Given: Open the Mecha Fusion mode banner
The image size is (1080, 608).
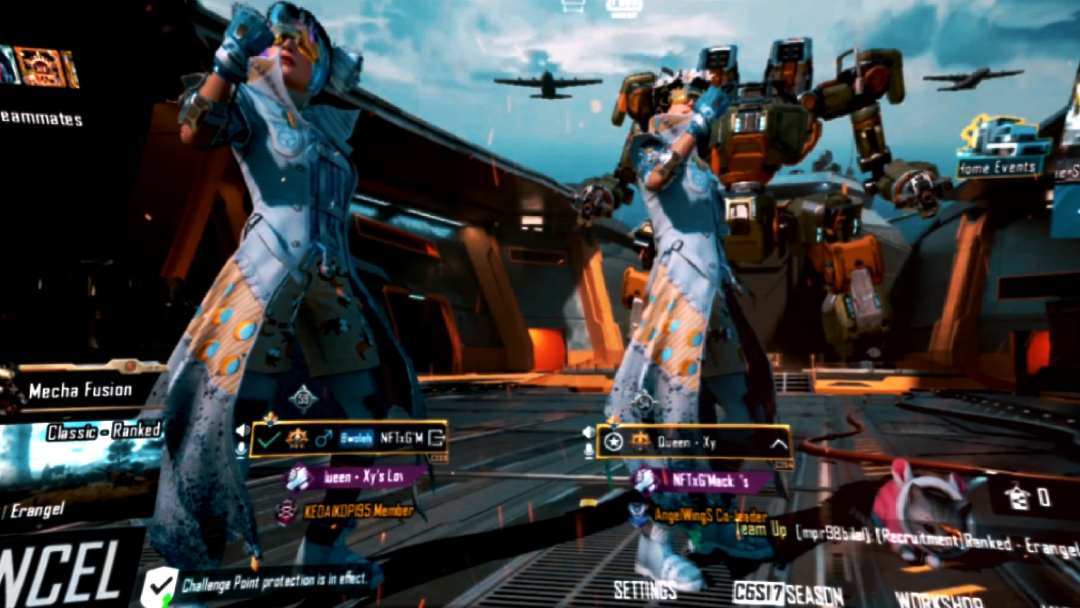Looking at the screenshot, I should 82,390.
